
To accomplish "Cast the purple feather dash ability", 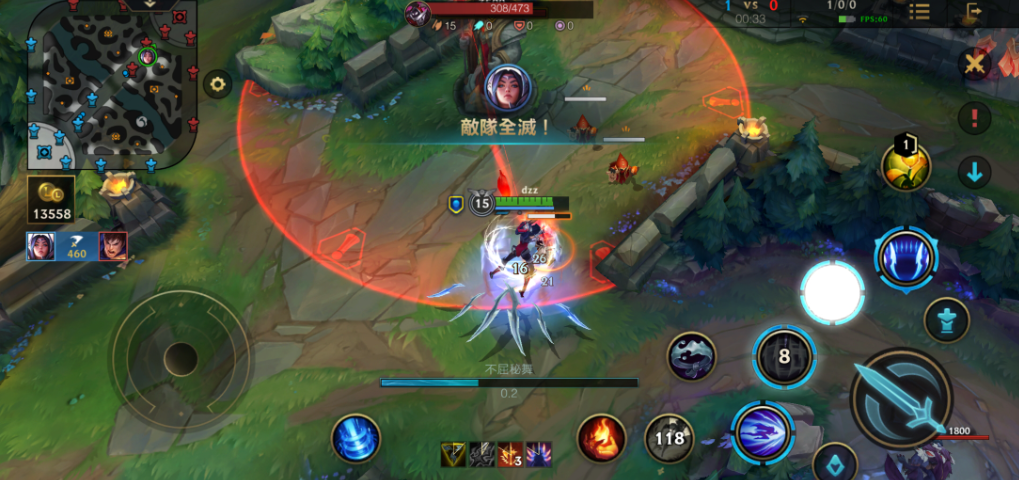I will 762,432.
